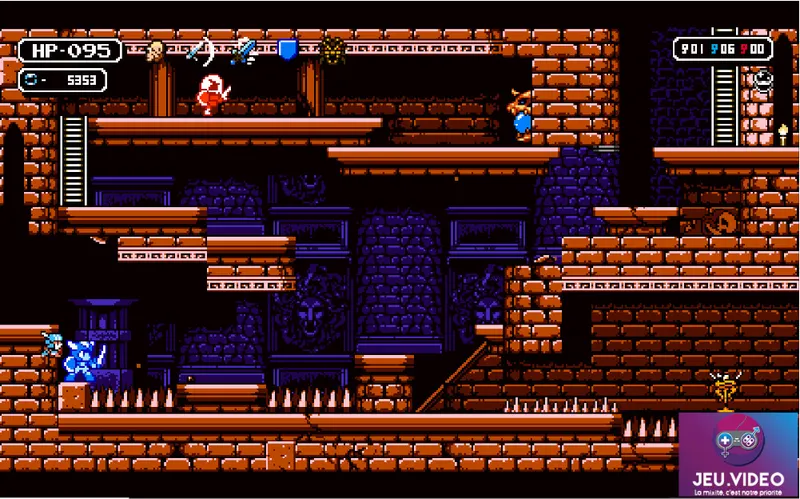The height and width of the screenshot is (499, 800).
Task: Click the golden gorgon mask icon
Action: [x=334, y=49]
